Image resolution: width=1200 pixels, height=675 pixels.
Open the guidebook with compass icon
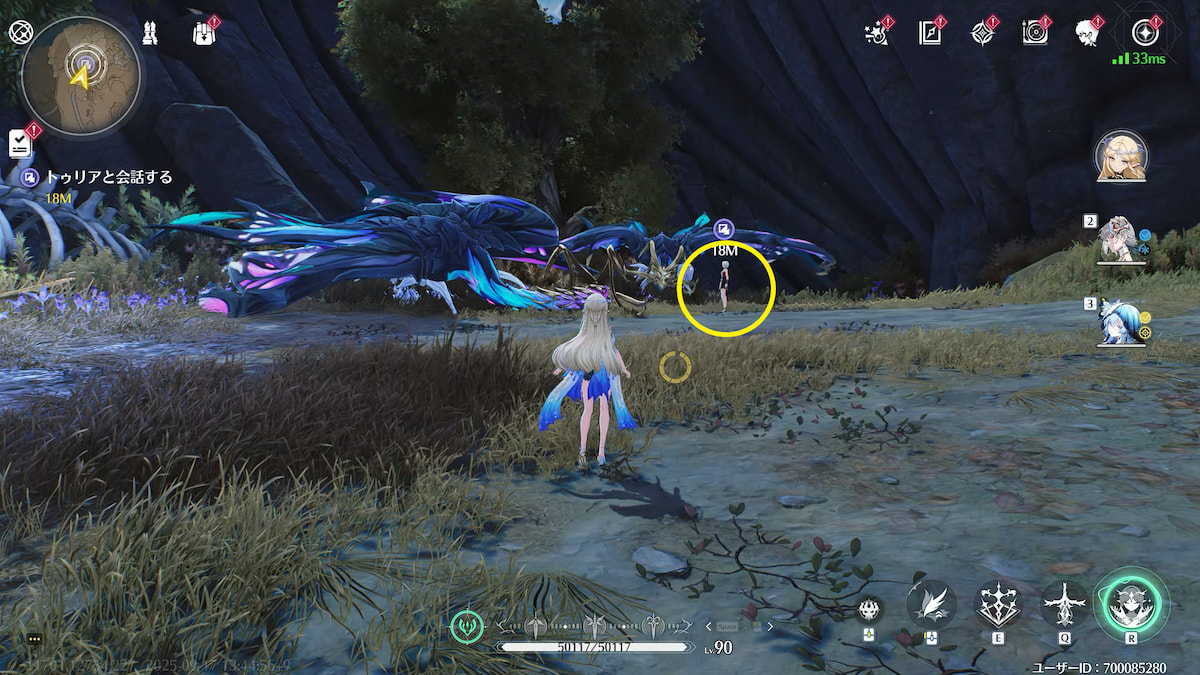931,33
